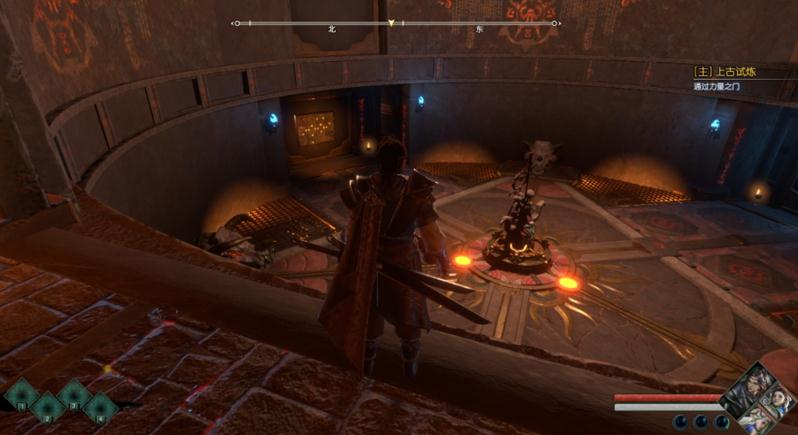Select the skill slot numbered 1
This screenshot has width=798, height=435.
[x=21, y=395]
